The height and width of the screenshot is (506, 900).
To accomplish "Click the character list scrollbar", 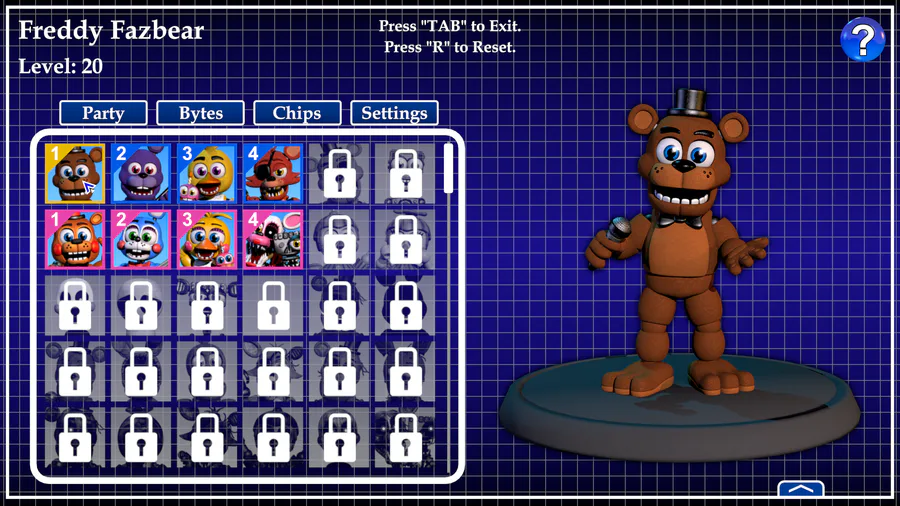I will click(449, 168).
